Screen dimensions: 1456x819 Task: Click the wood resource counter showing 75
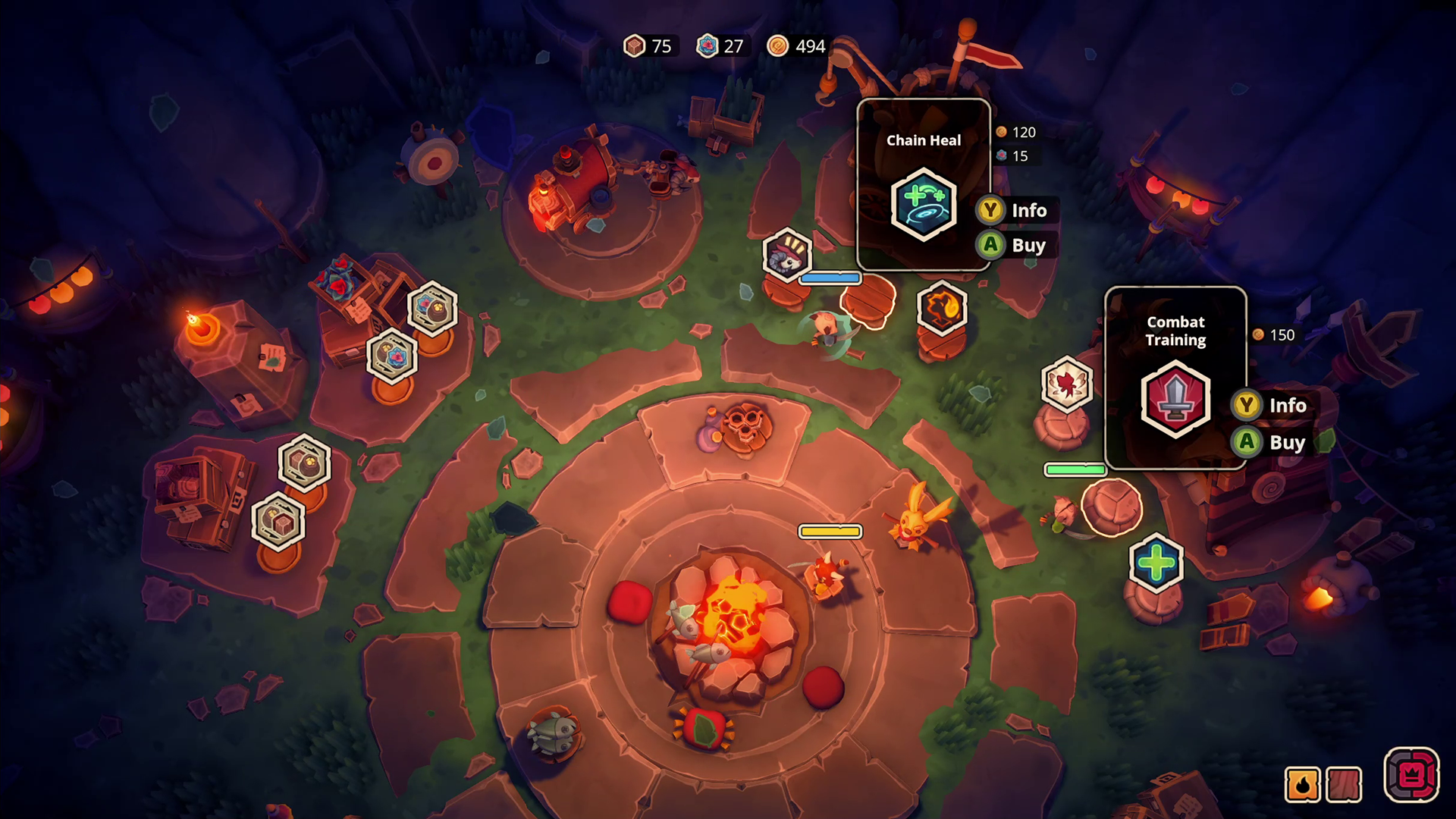pos(650,46)
